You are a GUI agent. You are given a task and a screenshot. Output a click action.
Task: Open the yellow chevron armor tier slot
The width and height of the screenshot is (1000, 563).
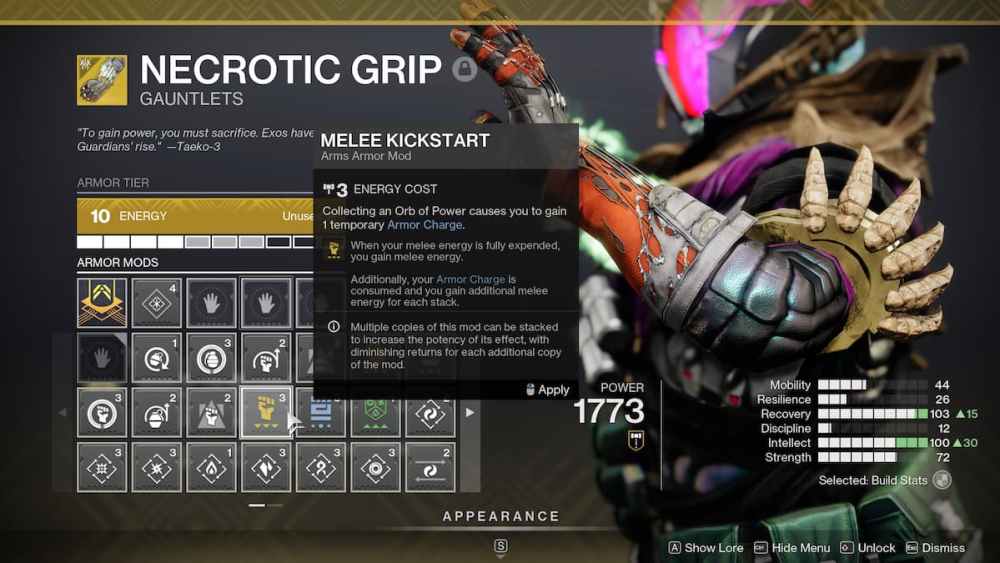coord(102,303)
